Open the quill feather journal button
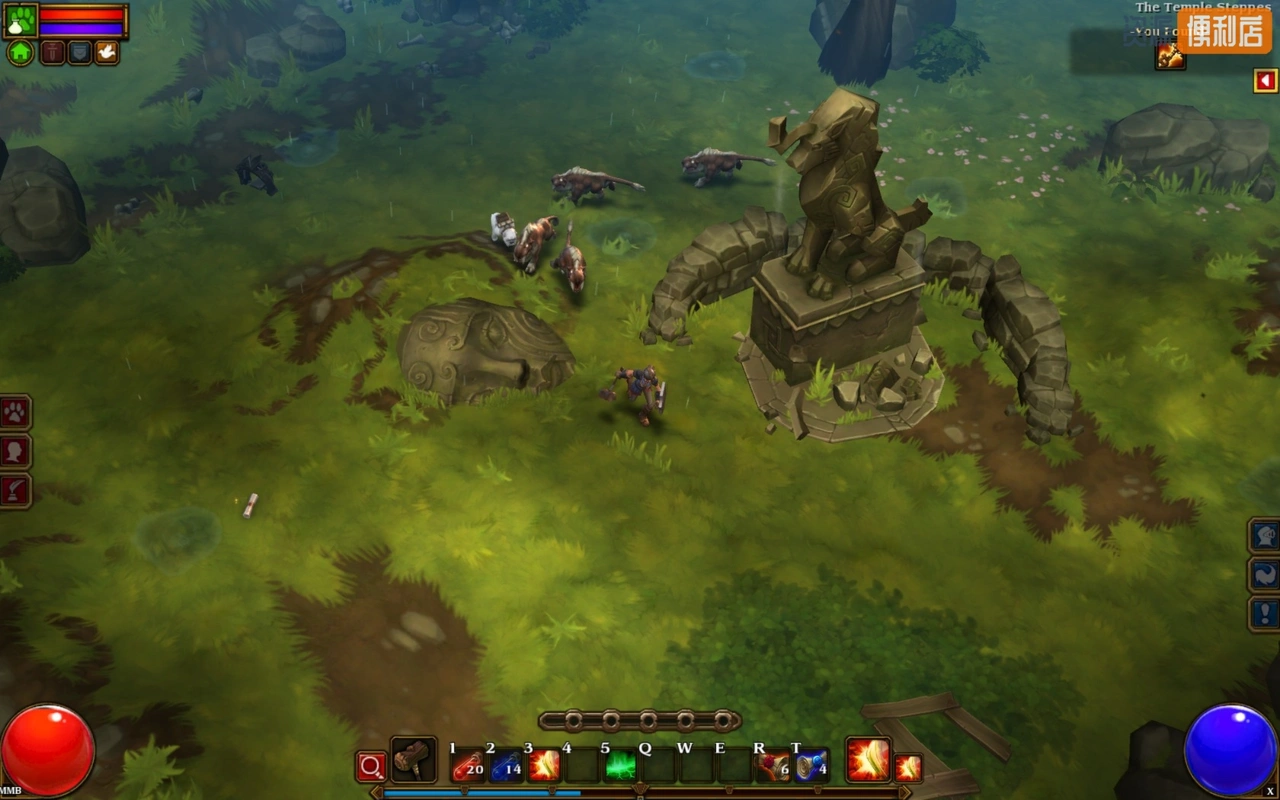This screenshot has height=800, width=1280. 16,491
